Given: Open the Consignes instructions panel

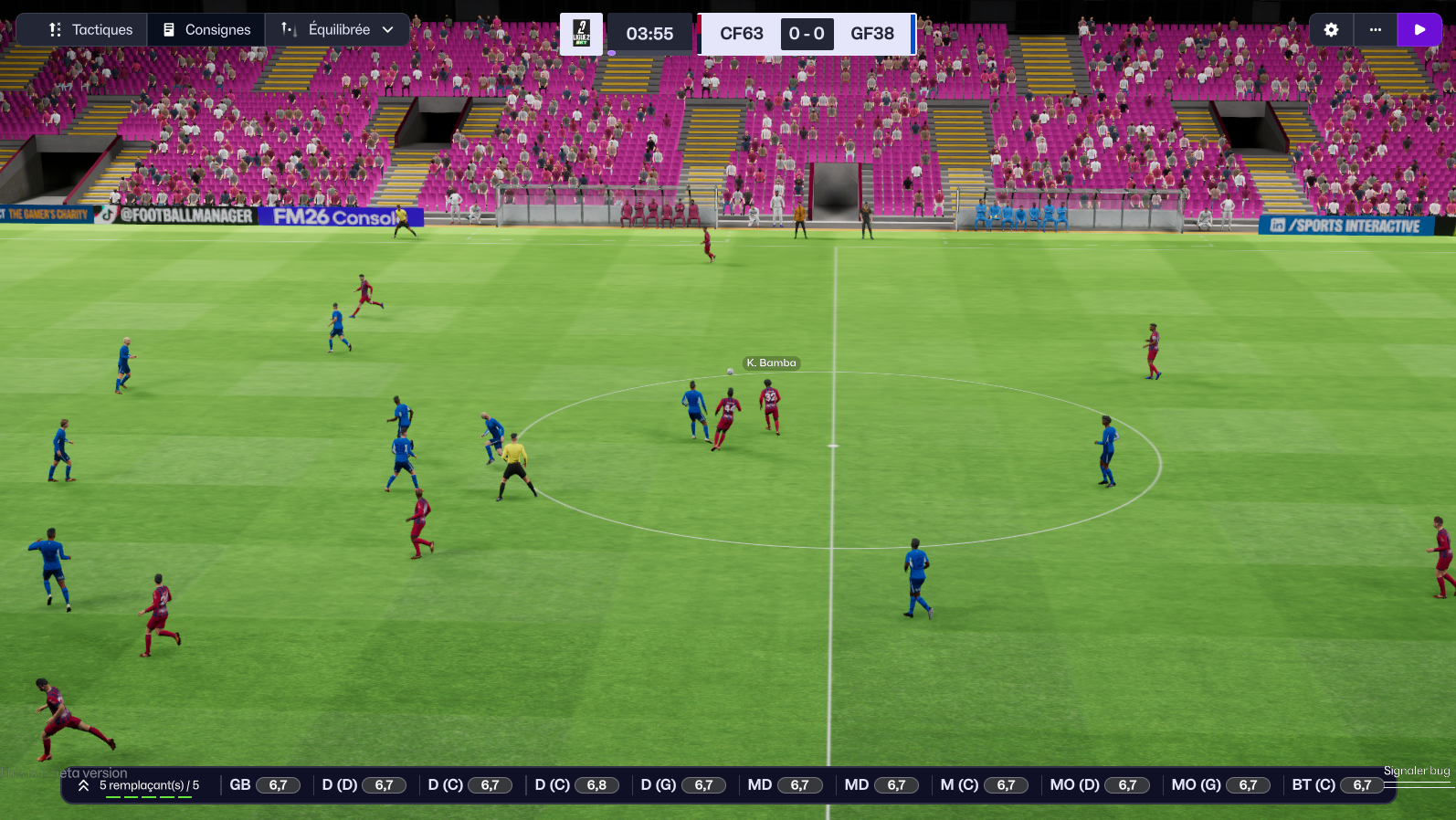Looking at the screenshot, I should pyautogui.click(x=206, y=30).
